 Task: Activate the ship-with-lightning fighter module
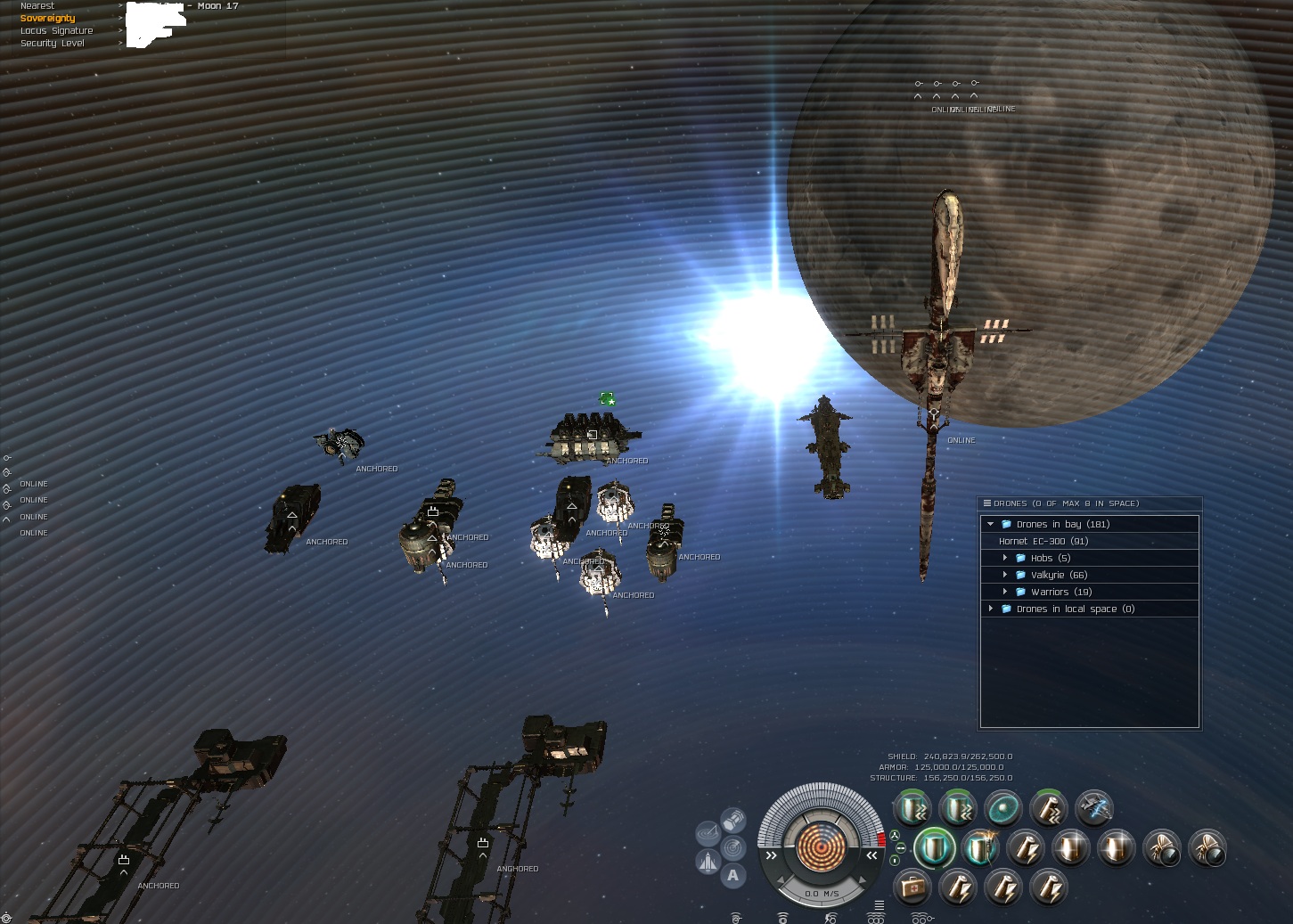point(1093,808)
